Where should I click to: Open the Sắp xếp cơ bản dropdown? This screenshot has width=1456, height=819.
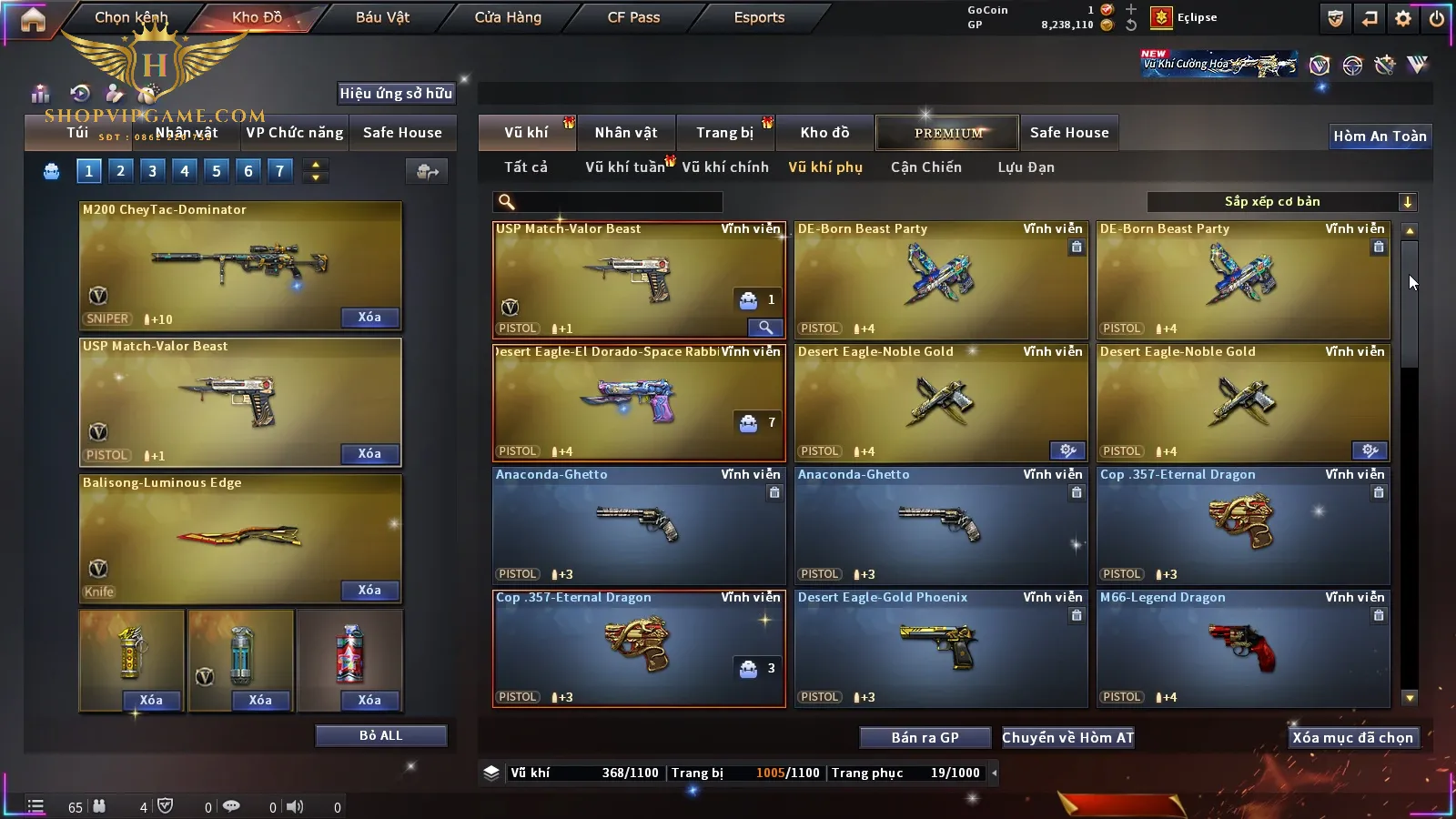1281,202
